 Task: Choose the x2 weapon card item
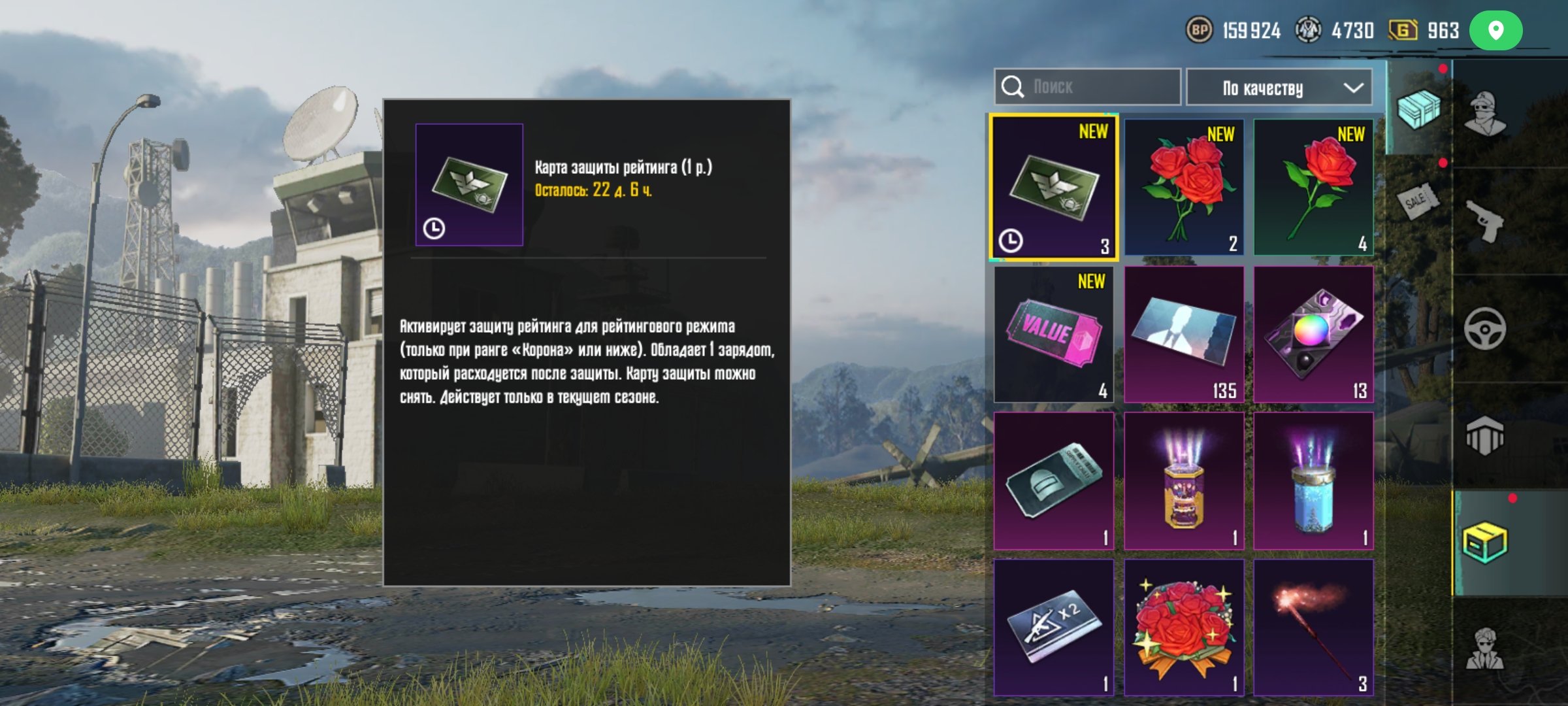pos(1054,628)
